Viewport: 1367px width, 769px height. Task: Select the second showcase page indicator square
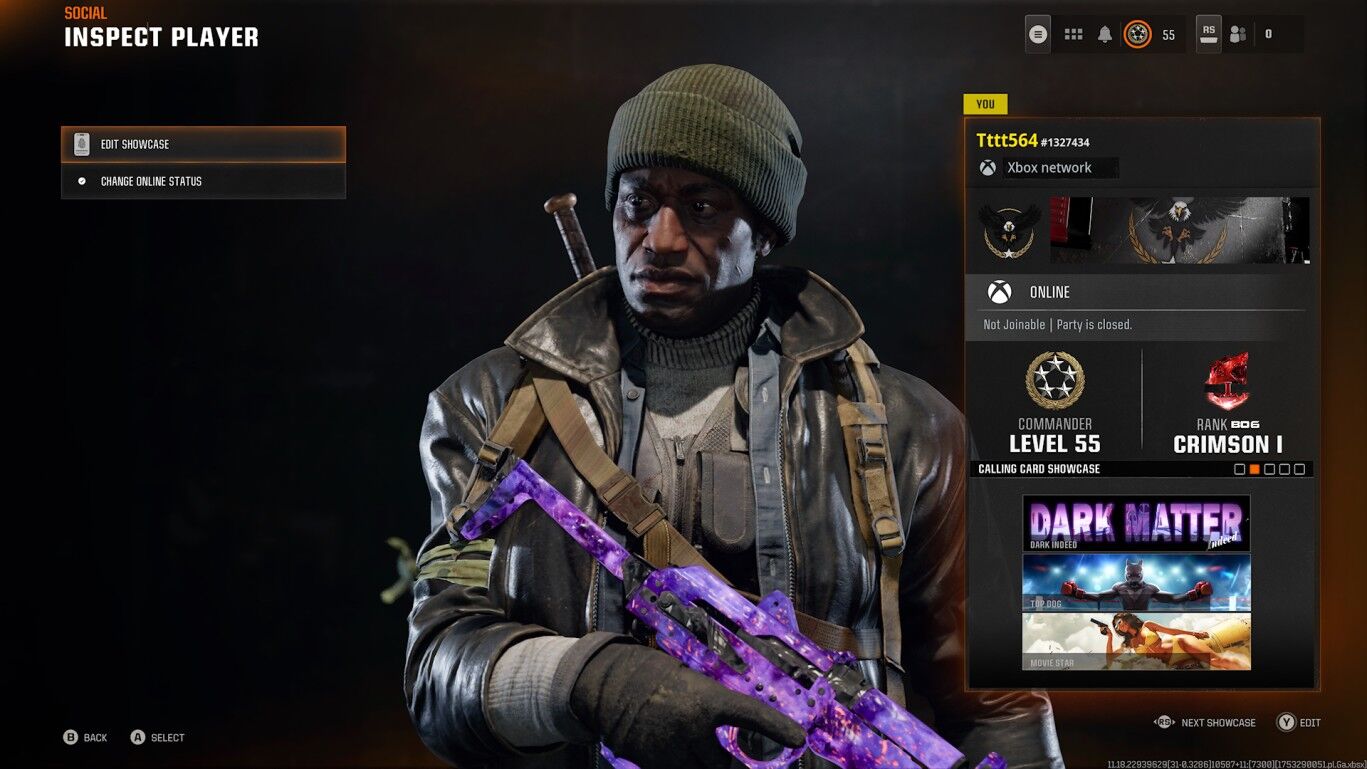[1256, 468]
